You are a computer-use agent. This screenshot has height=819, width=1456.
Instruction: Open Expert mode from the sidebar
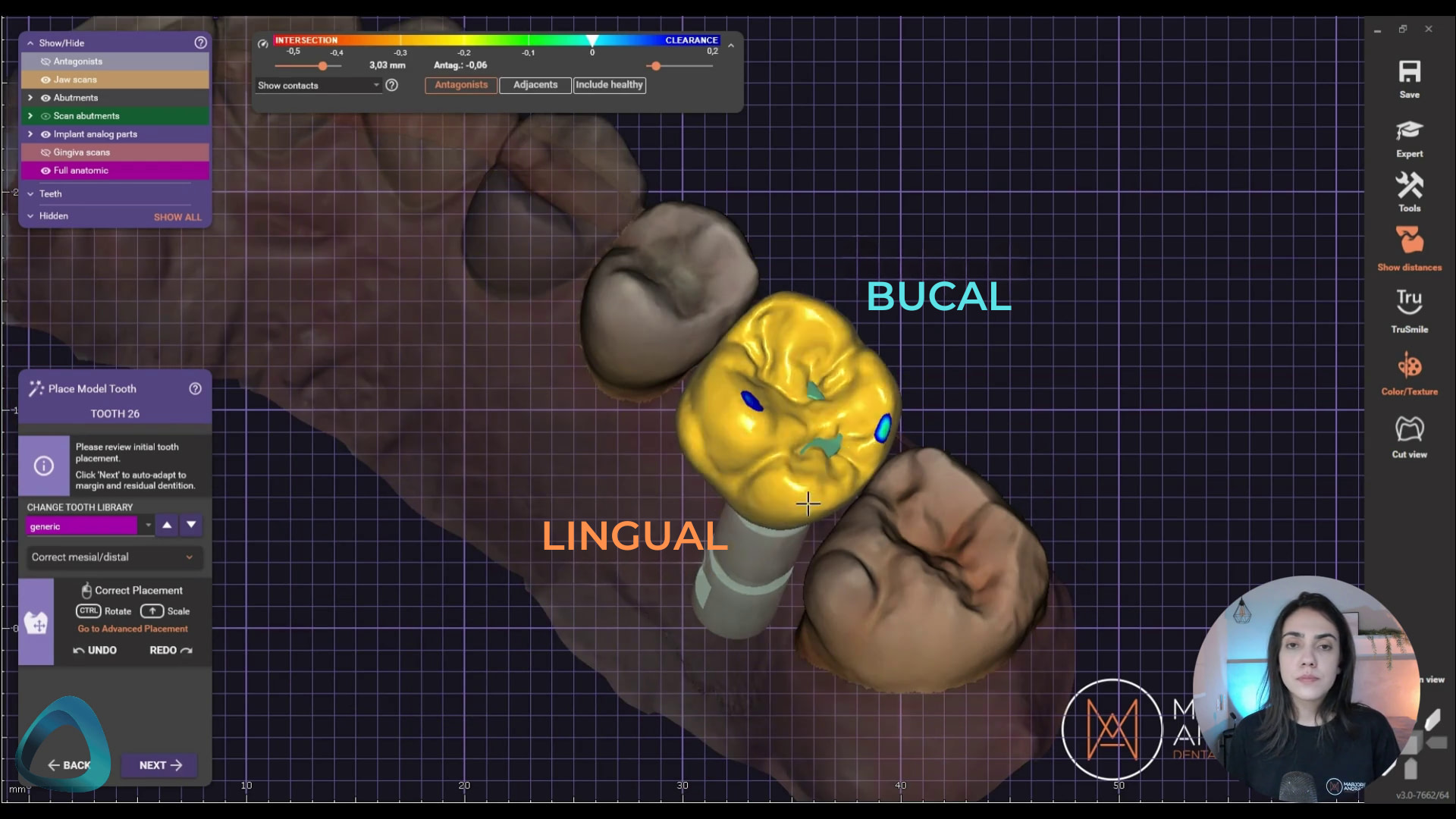[1409, 136]
